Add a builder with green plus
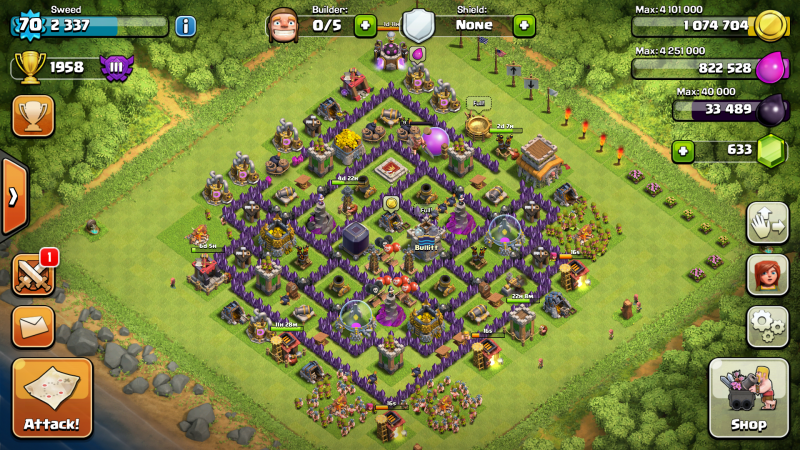800x450 pixels. [365, 26]
